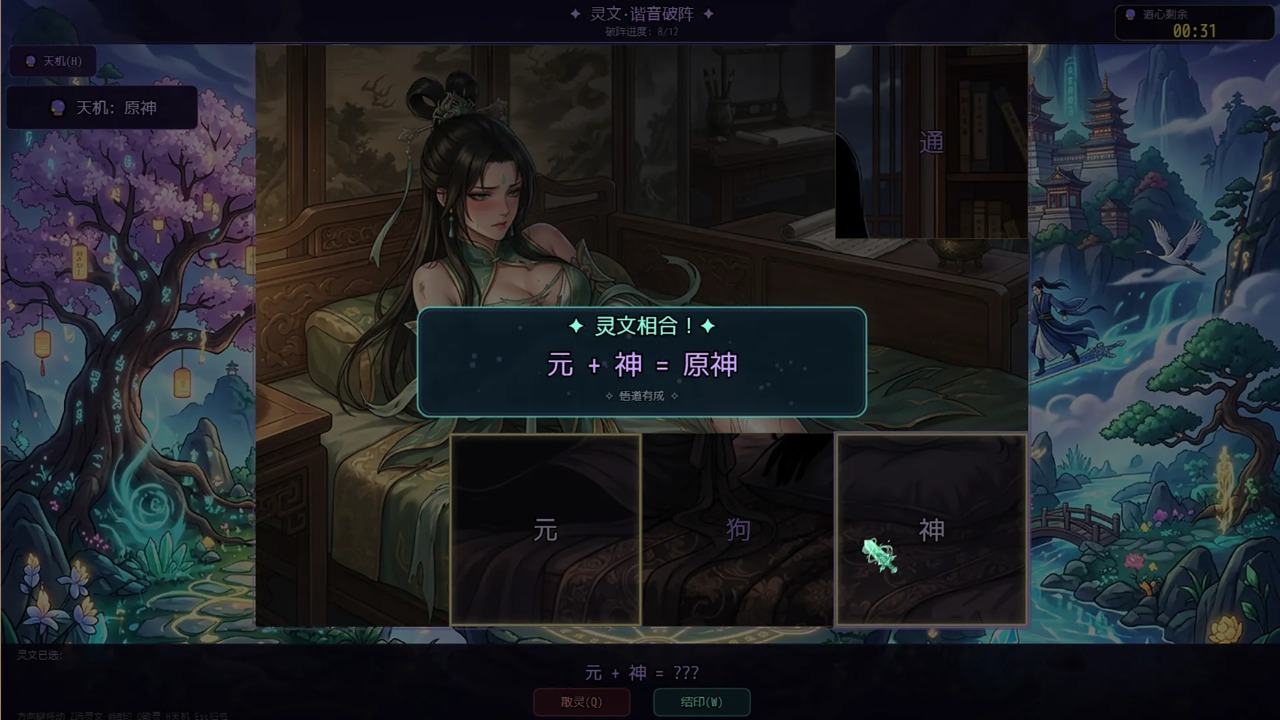Pick the 狗 character tile
Screen dimensions: 1280x720
click(x=738, y=529)
